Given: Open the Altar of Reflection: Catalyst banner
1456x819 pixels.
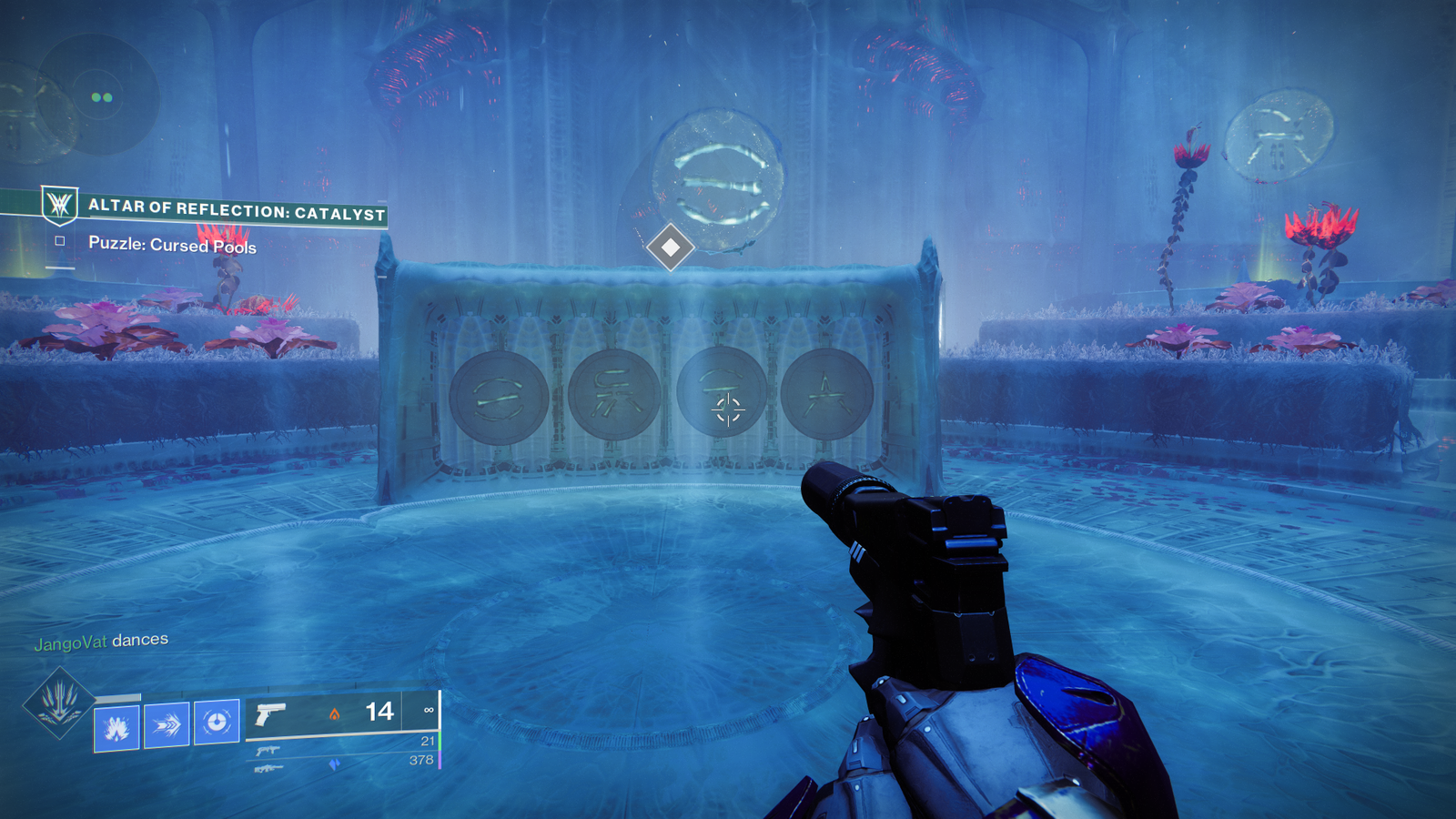Looking at the screenshot, I should [237, 210].
